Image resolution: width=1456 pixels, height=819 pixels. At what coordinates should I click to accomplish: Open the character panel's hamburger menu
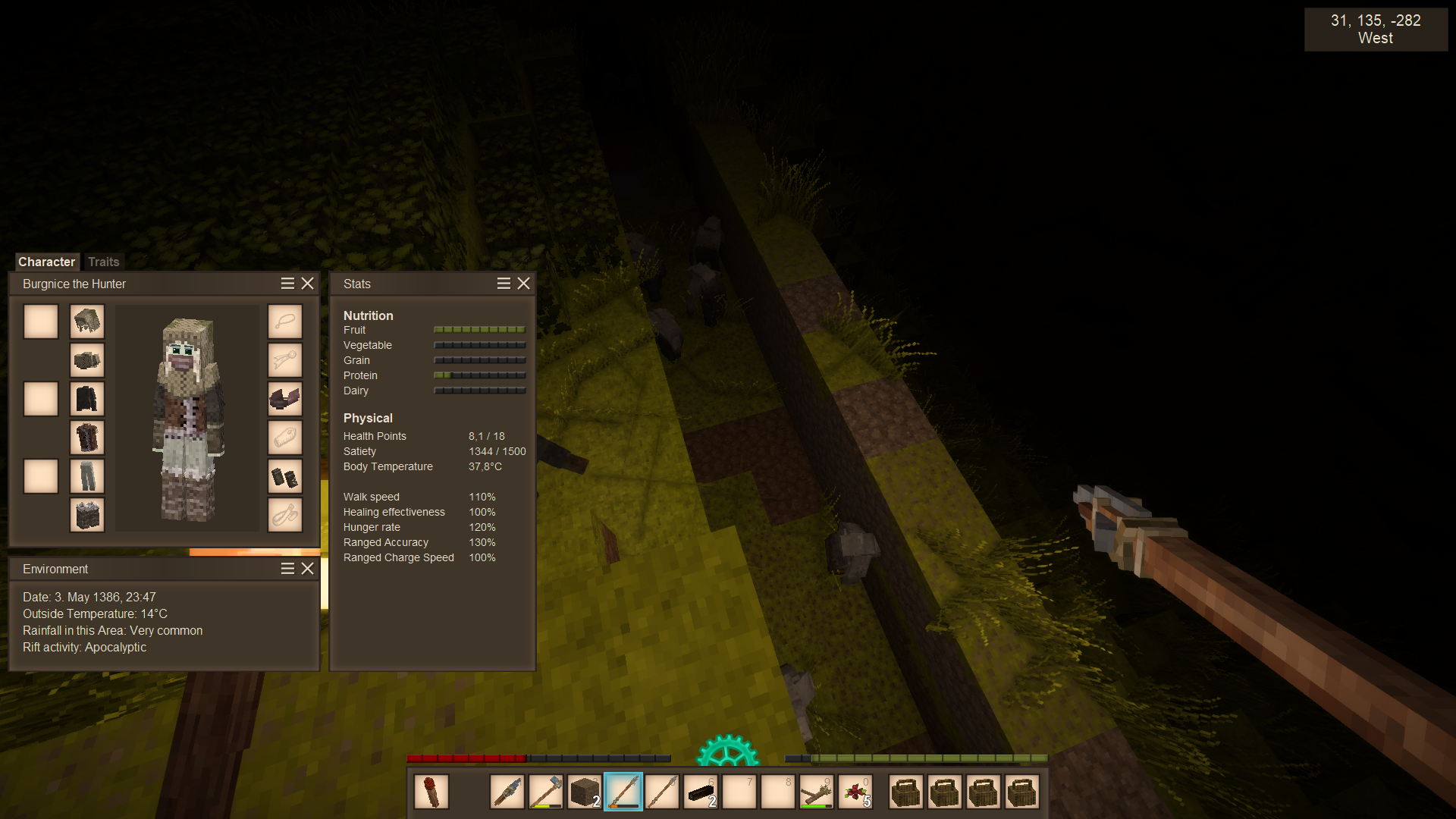click(x=287, y=283)
